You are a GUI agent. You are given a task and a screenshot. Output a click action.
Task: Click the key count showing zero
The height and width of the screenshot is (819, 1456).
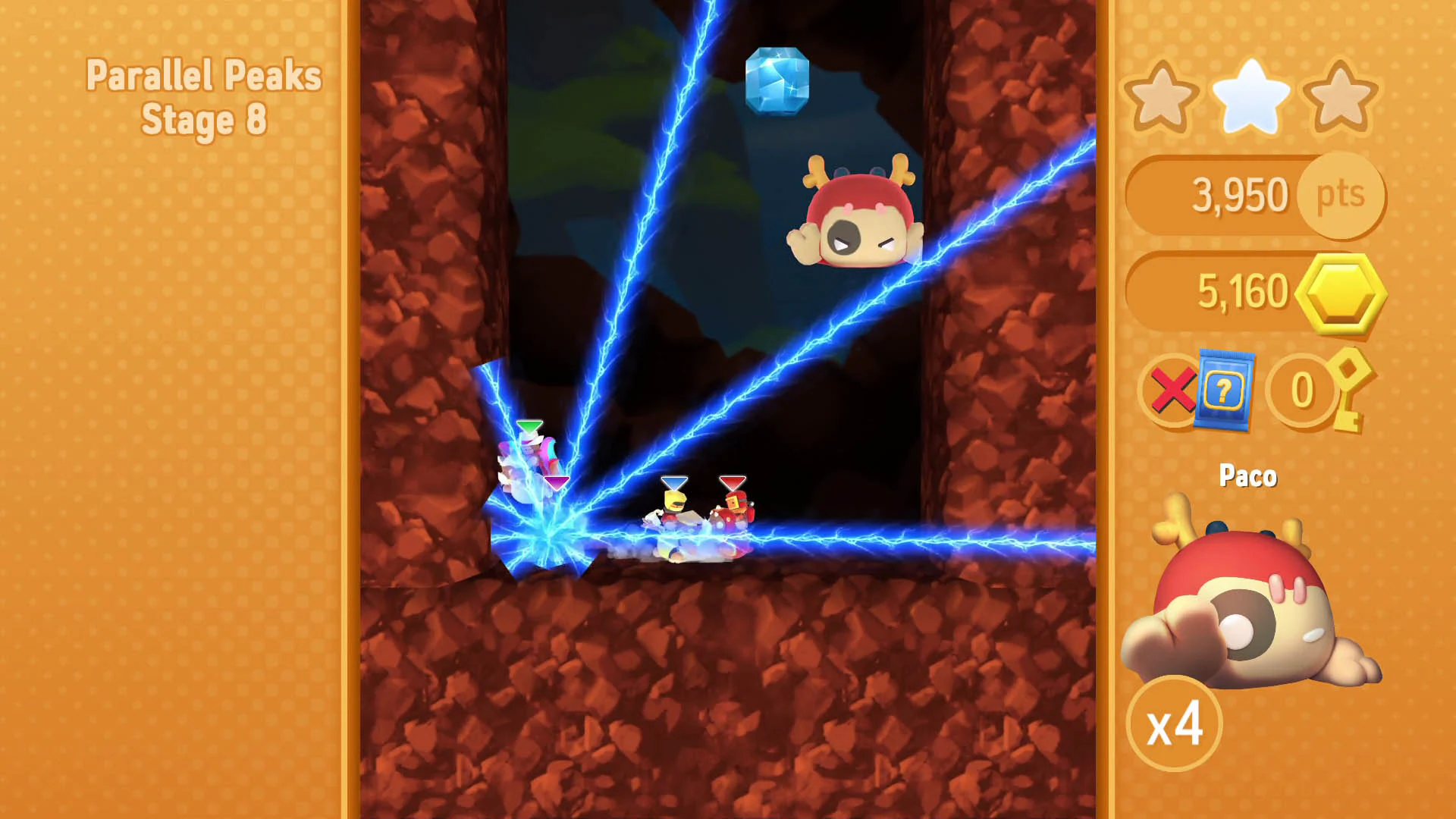pyautogui.click(x=1301, y=389)
